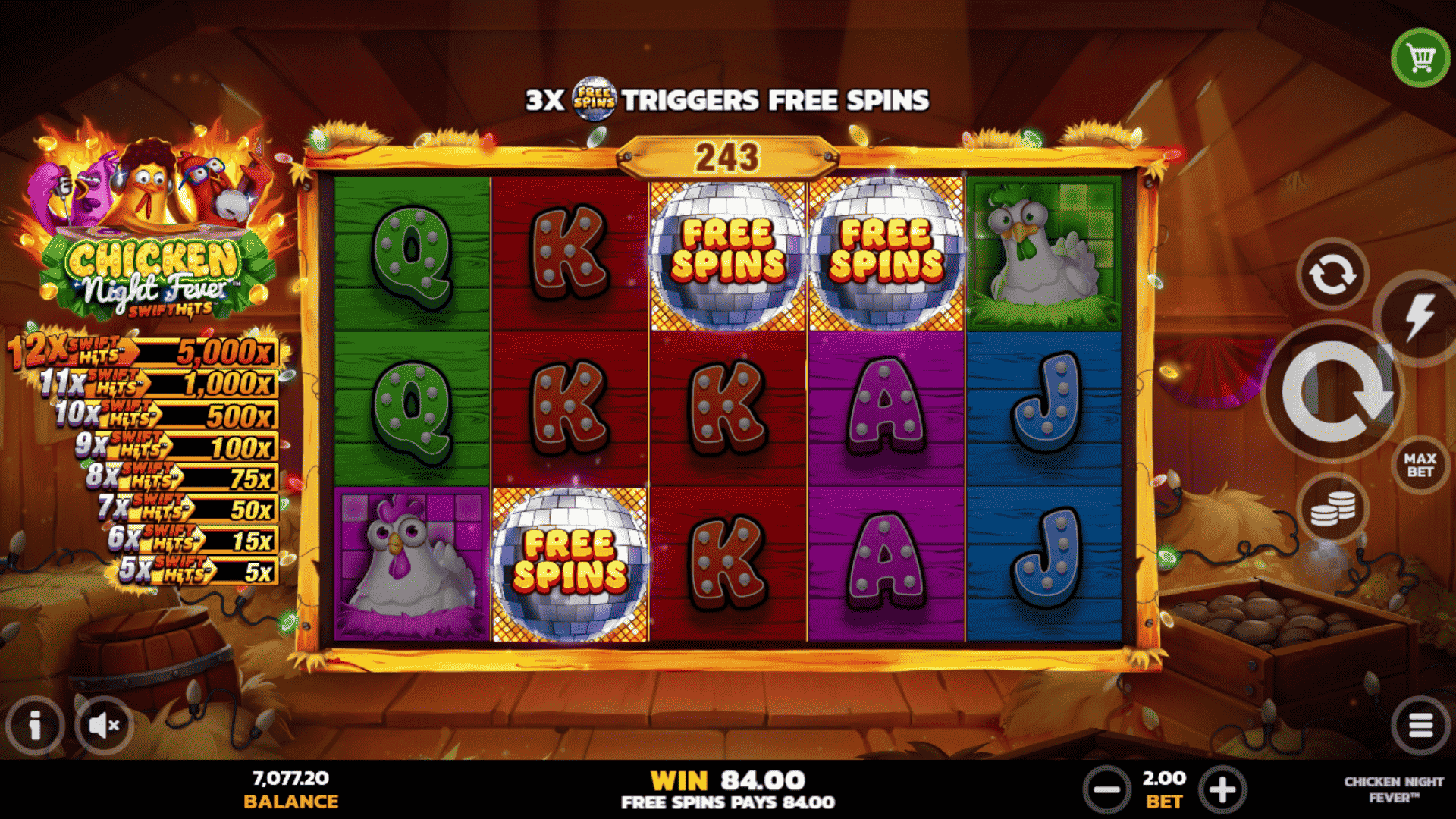The height and width of the screenshot is (819, 1456).
Task: Click the Chicken Night Fever logo
Action: [146, 227]
